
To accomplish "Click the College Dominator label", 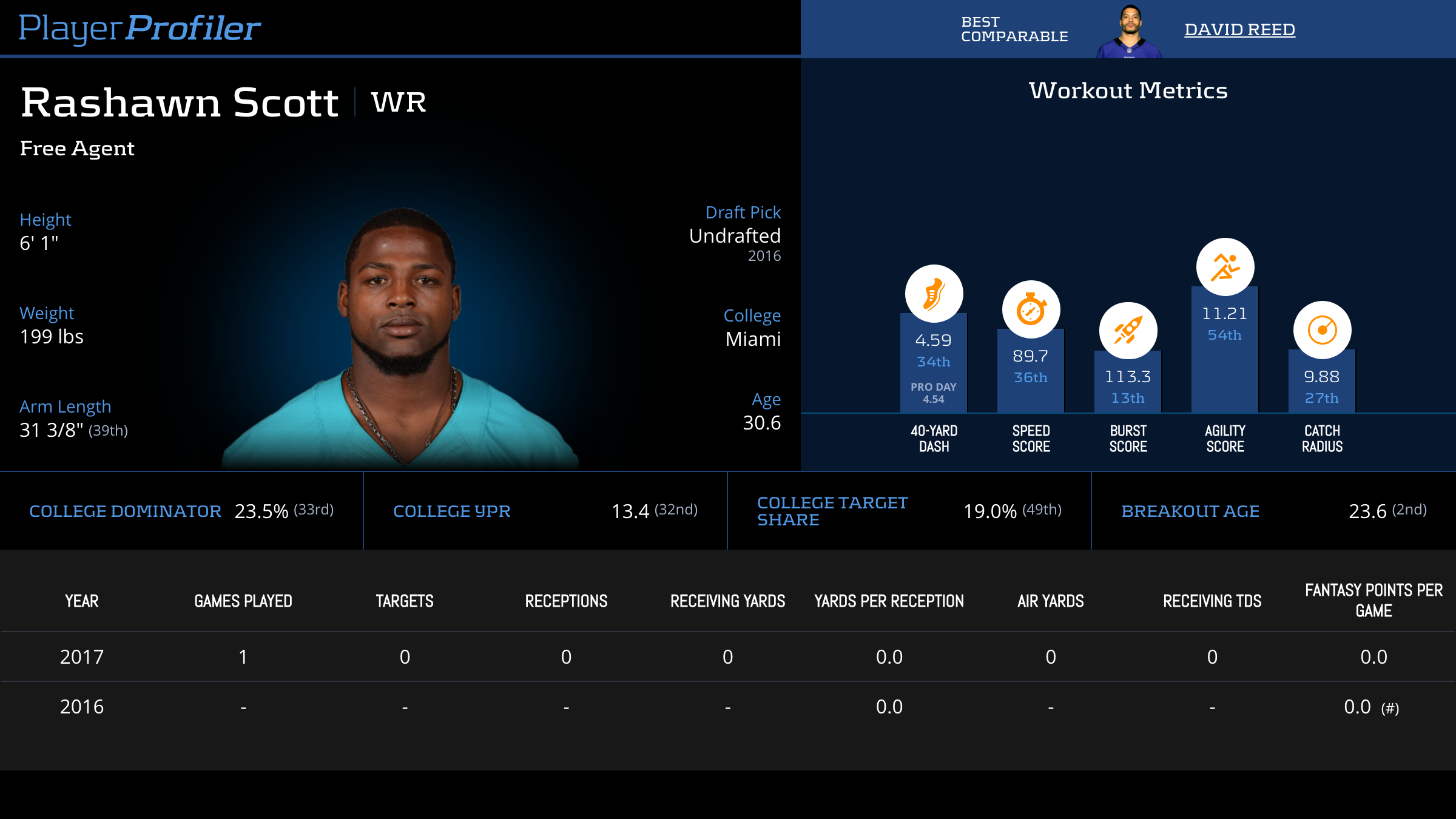I will (x=125, y=511).
